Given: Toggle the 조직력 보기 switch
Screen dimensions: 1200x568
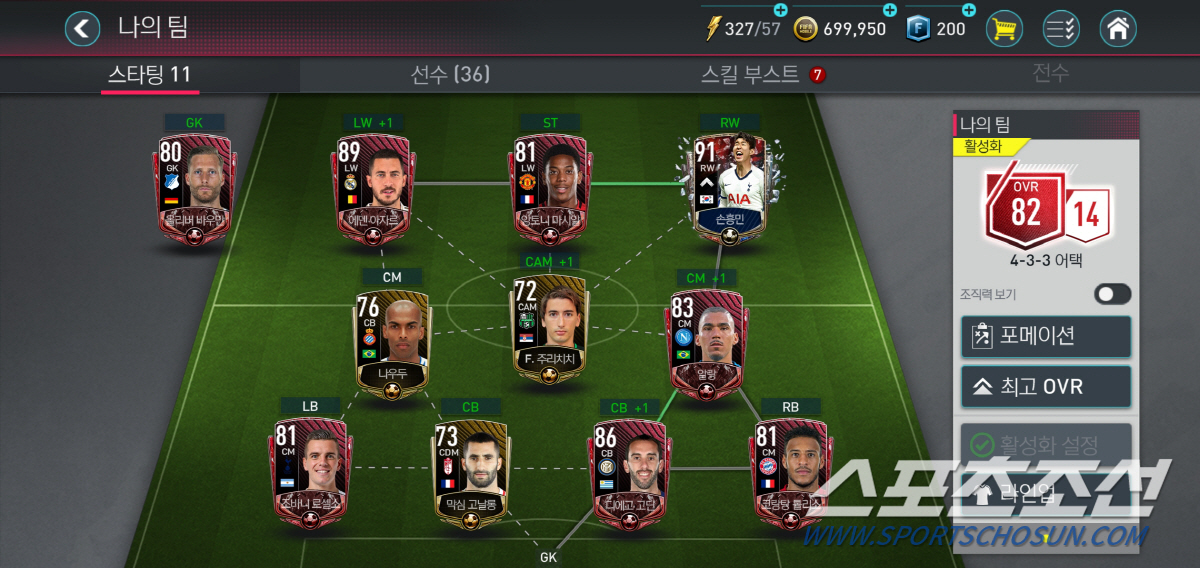Looking at the screenshot, I should (x=1112, y=294).
